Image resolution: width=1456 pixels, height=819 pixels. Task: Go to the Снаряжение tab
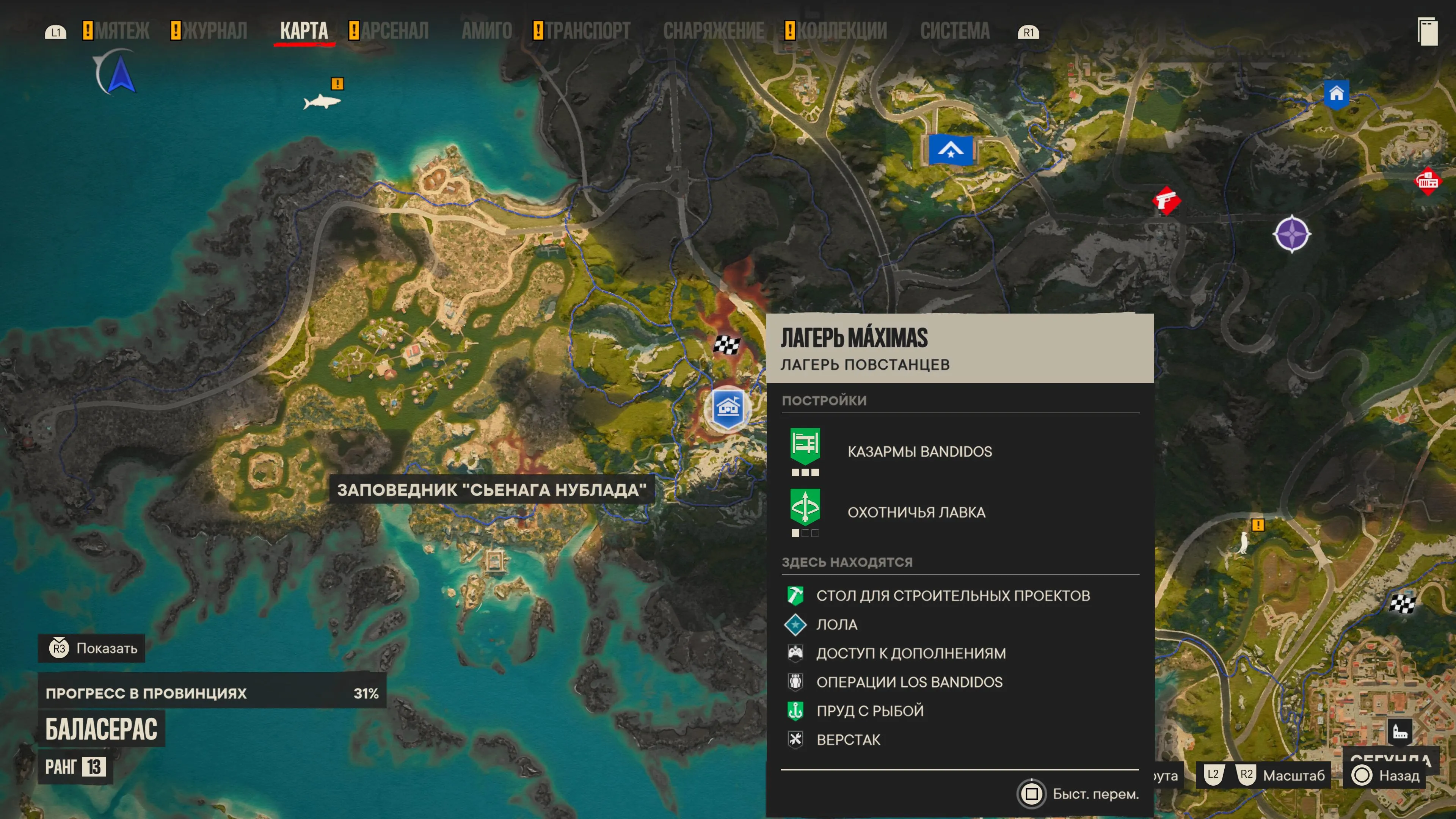(x=713, y=30)
